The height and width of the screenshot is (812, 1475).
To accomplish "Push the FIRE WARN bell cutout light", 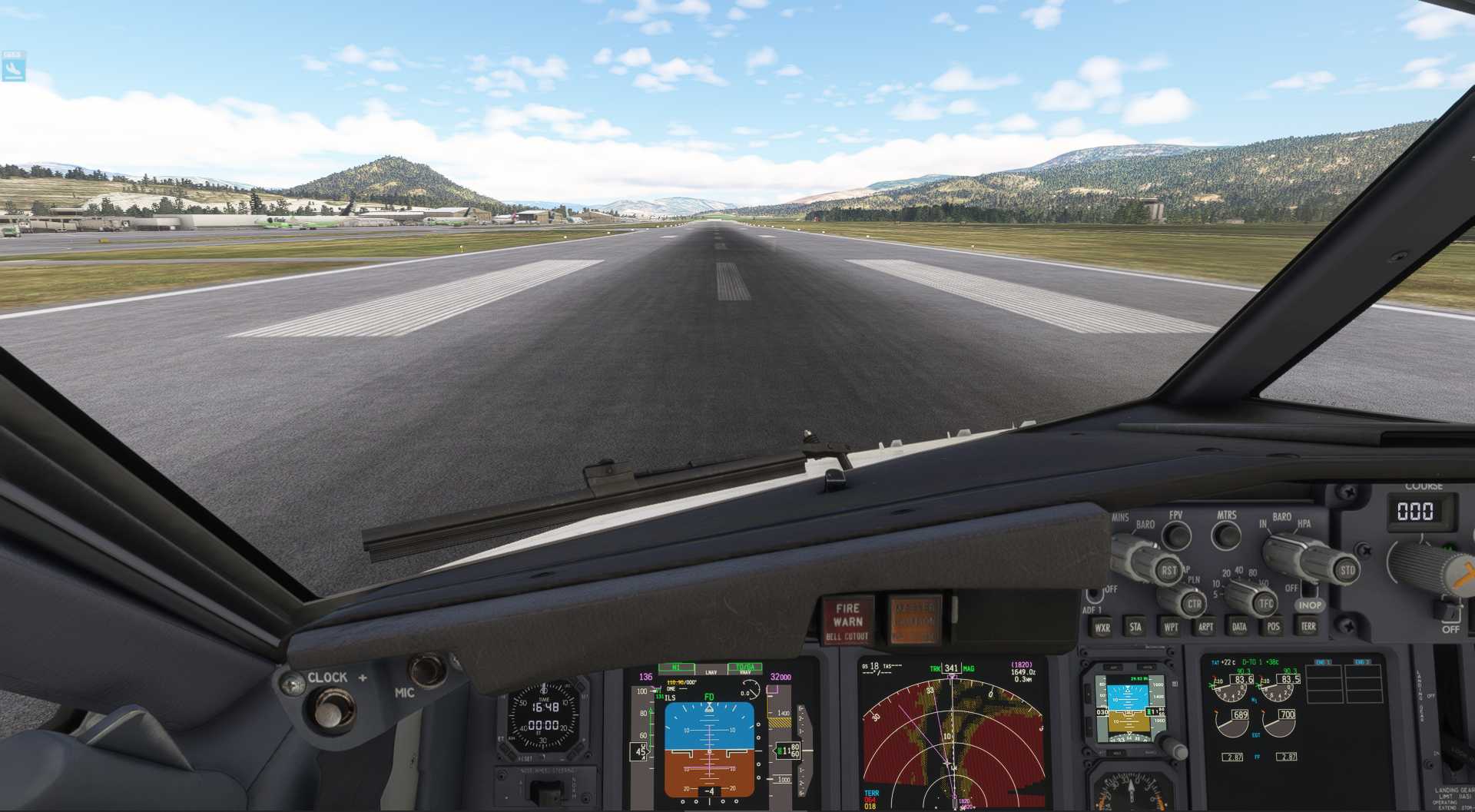I will pyautogui.click(x=847, y=621).
